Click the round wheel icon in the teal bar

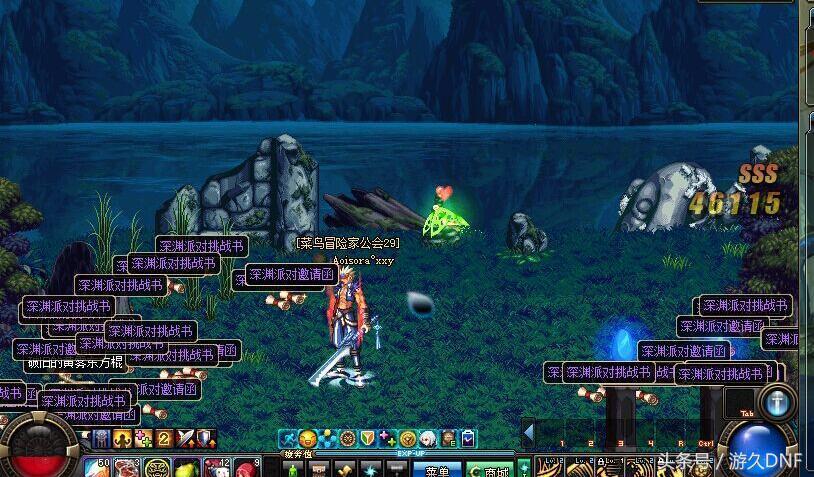point(348,438)
